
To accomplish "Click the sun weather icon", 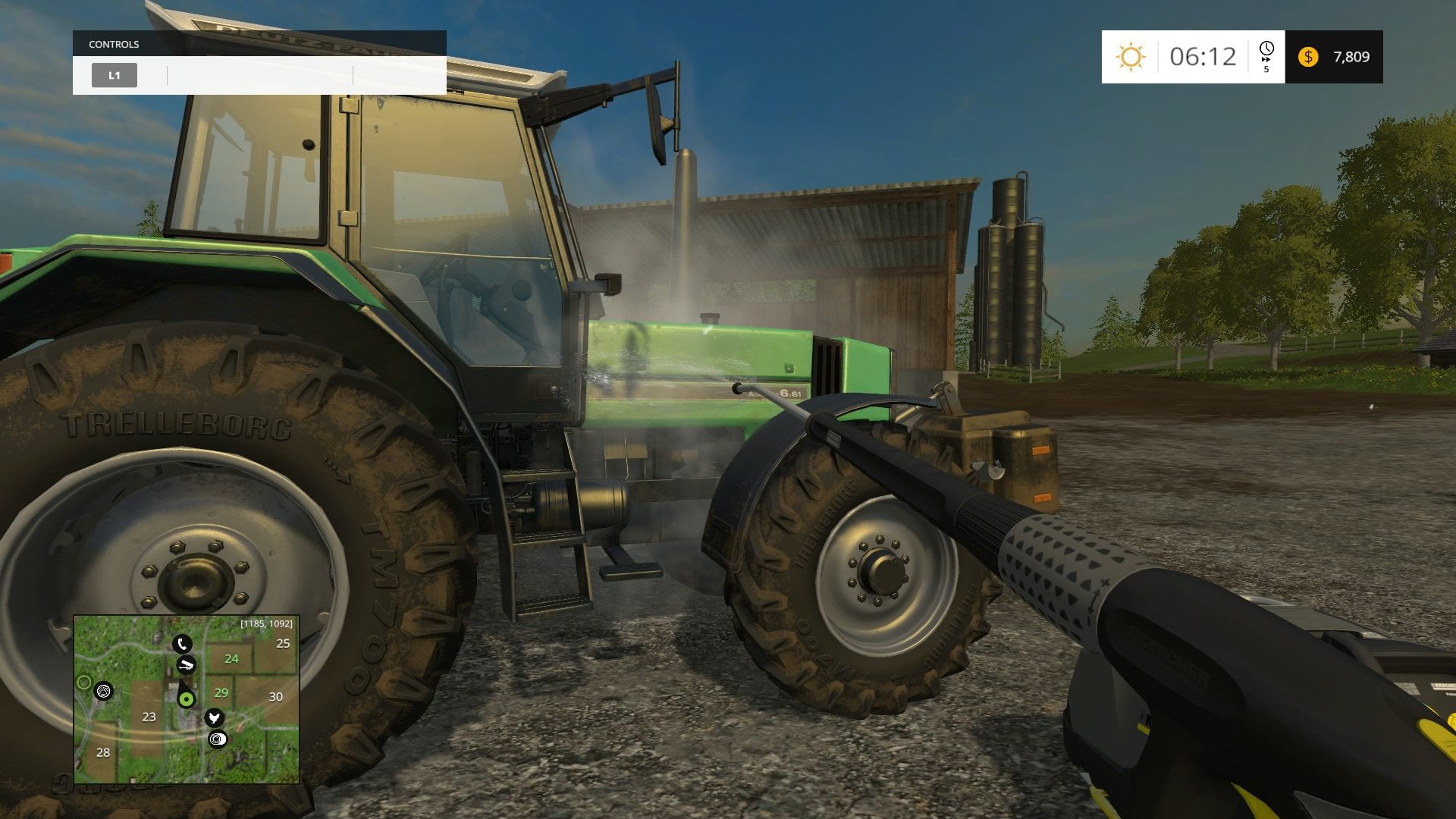I will (x=1130, y=57).
